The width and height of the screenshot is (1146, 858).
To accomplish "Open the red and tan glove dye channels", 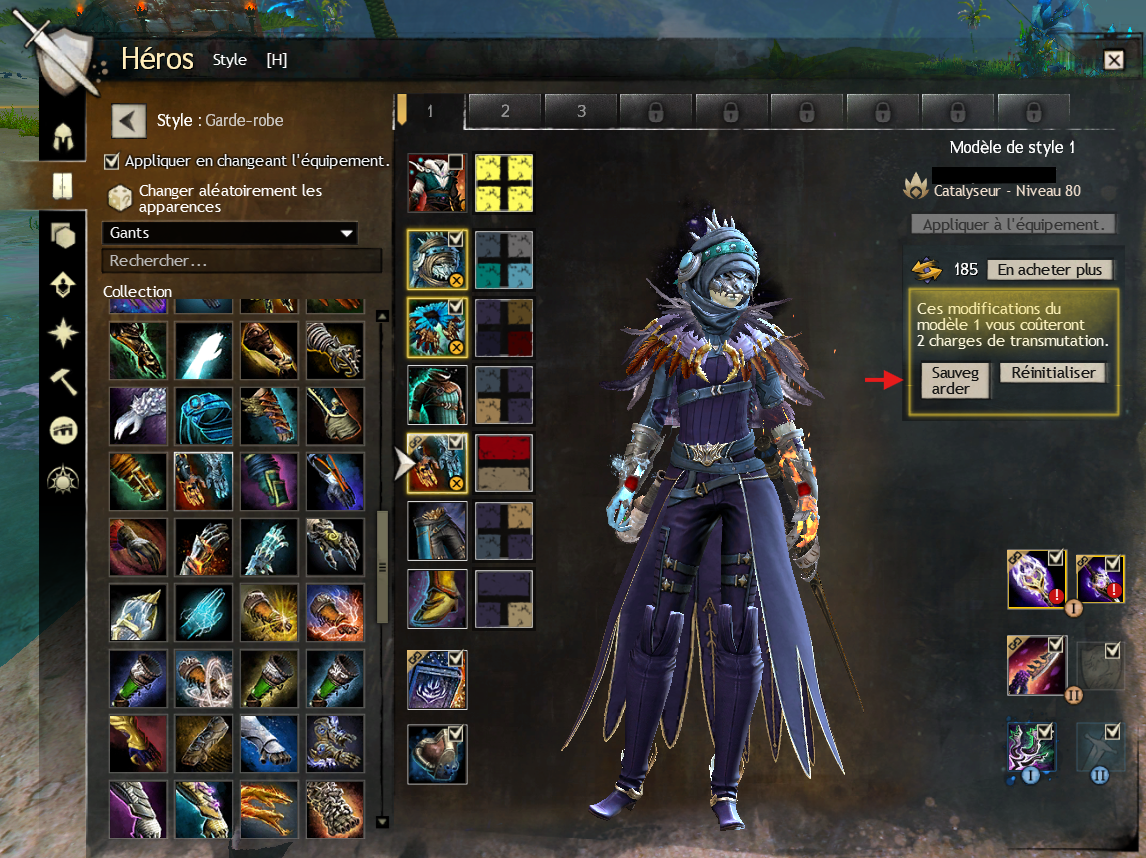I will (504, 463).
